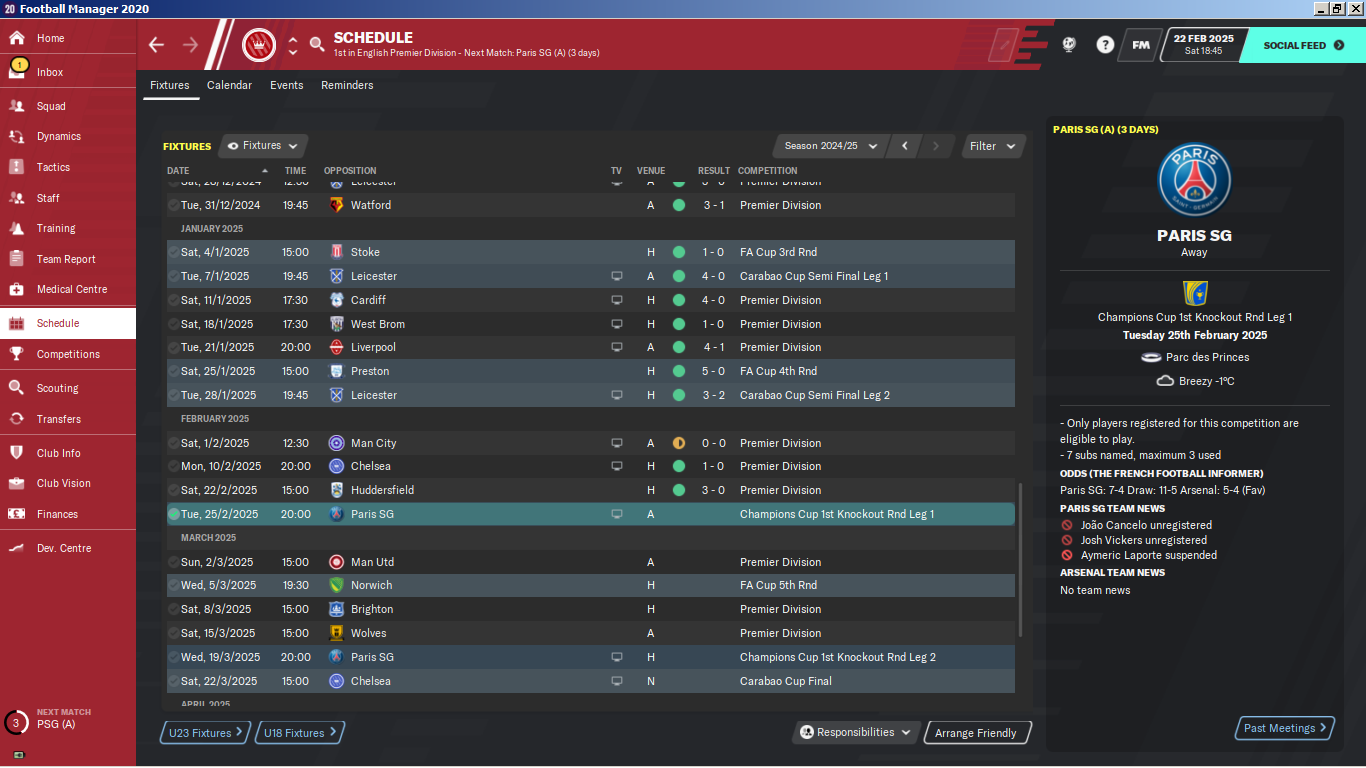The width and height of the screenshot is (1366, 768).
Task: Select the Carabao Cup Final Chelsea fixture
Action: [x=590, y=681]
